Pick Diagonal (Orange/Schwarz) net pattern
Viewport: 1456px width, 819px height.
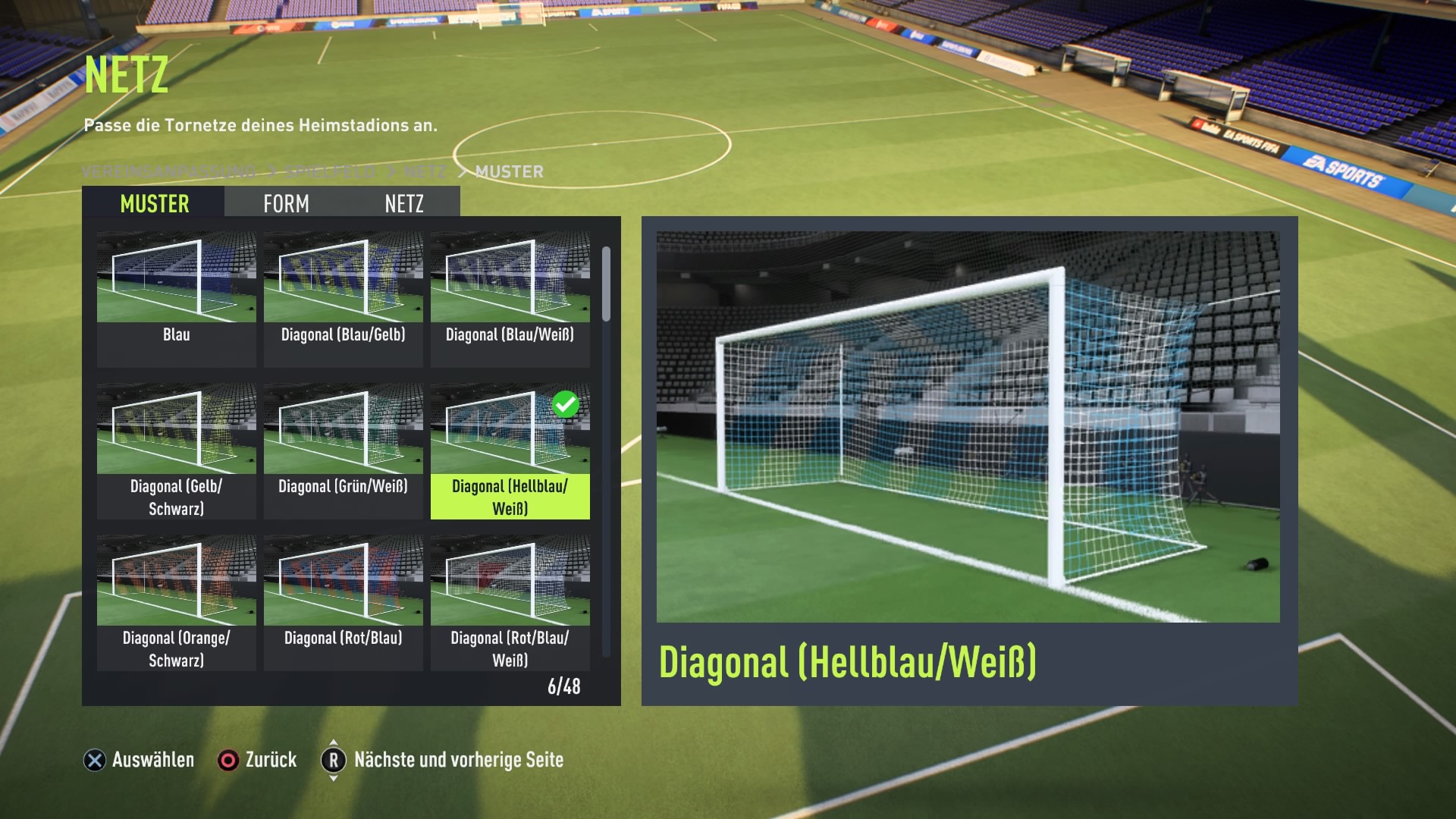pyautogui.click(x=176, y=602)
